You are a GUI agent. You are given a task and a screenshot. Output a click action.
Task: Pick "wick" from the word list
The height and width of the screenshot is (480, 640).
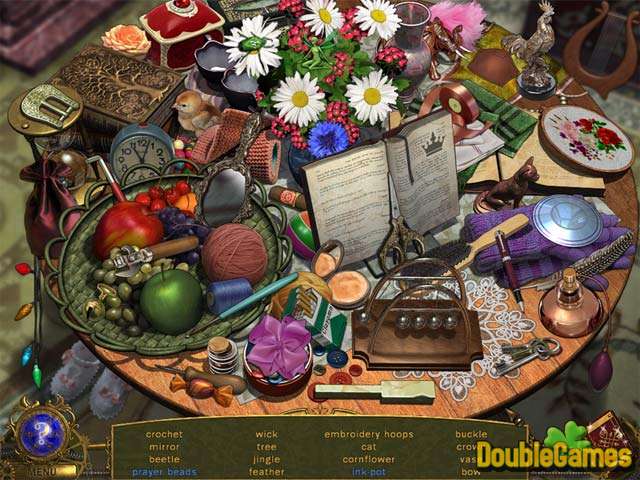pyautogui.click(x=266, y=434)
